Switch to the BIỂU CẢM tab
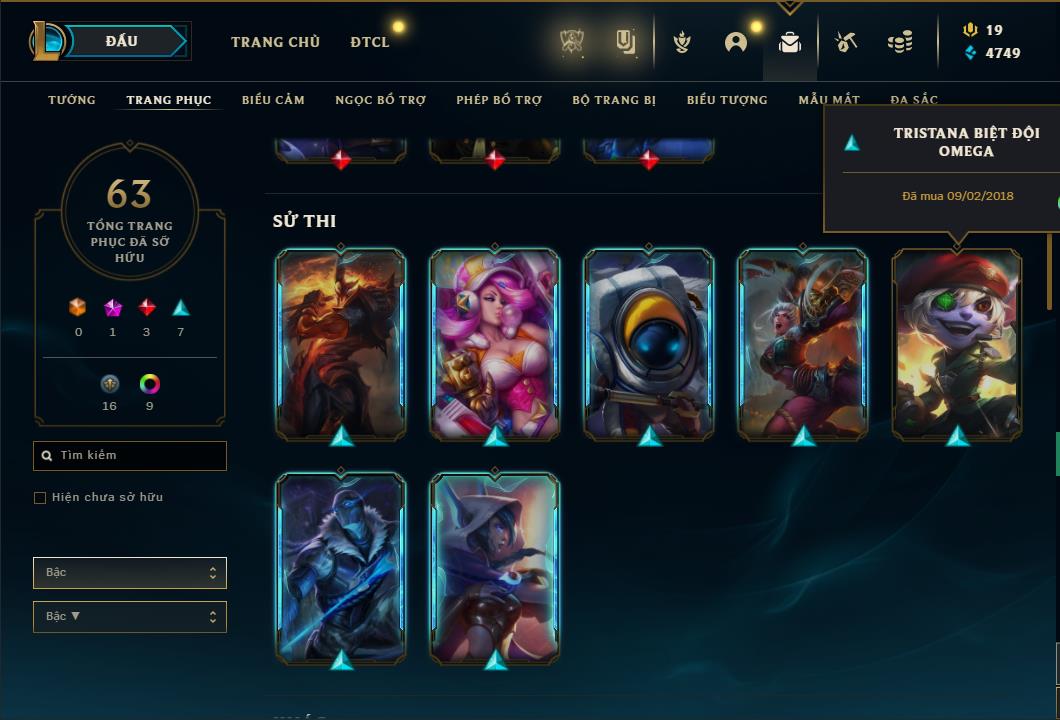The image size is (1060, 720). click(x=273, y=100)
